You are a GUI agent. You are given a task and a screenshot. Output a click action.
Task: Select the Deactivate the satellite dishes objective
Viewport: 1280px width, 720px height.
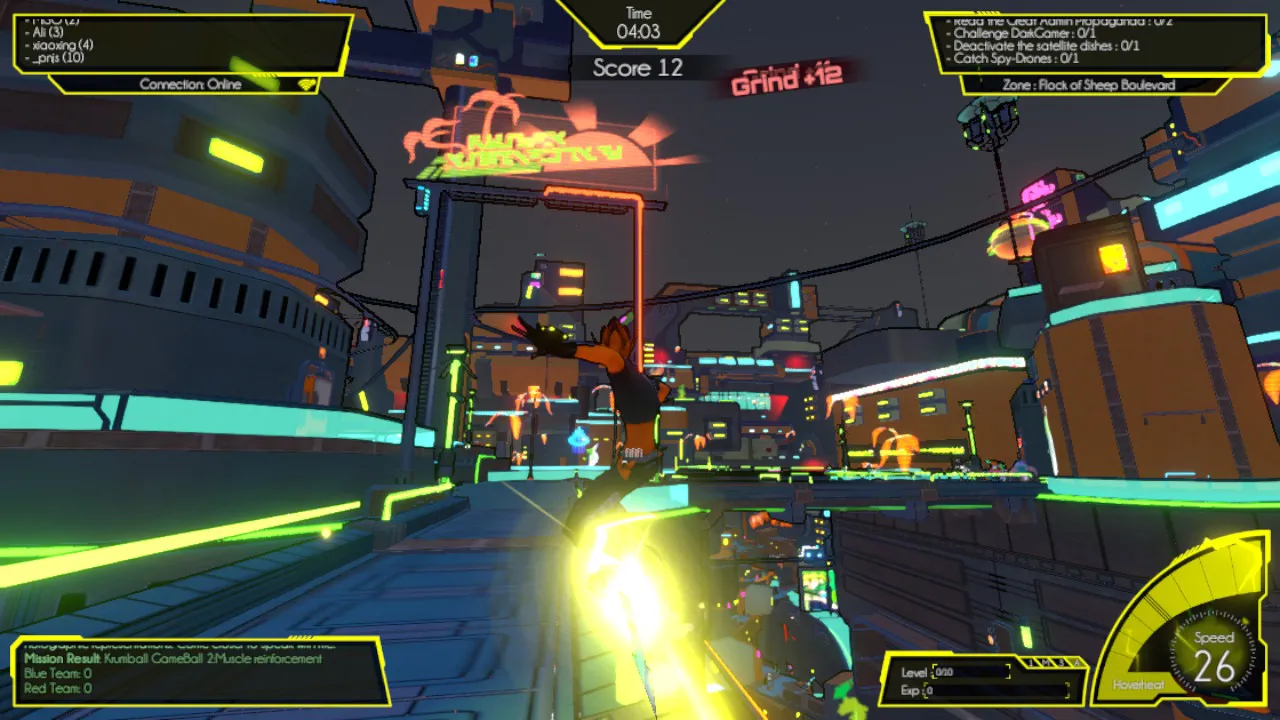tap(1046, 45)
